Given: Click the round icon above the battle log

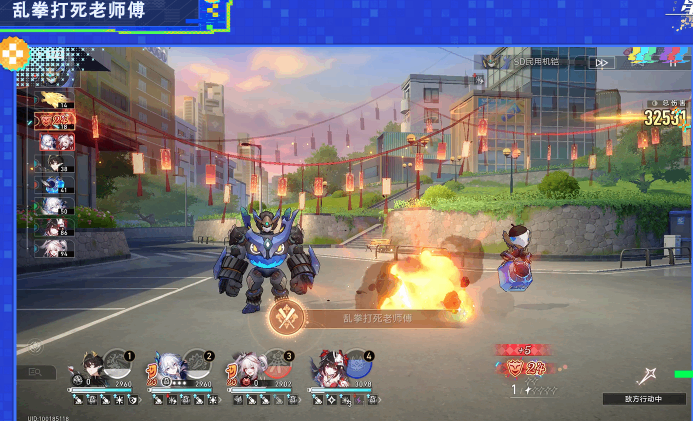Looking at the screenshot, I should [x=35, y=347].
